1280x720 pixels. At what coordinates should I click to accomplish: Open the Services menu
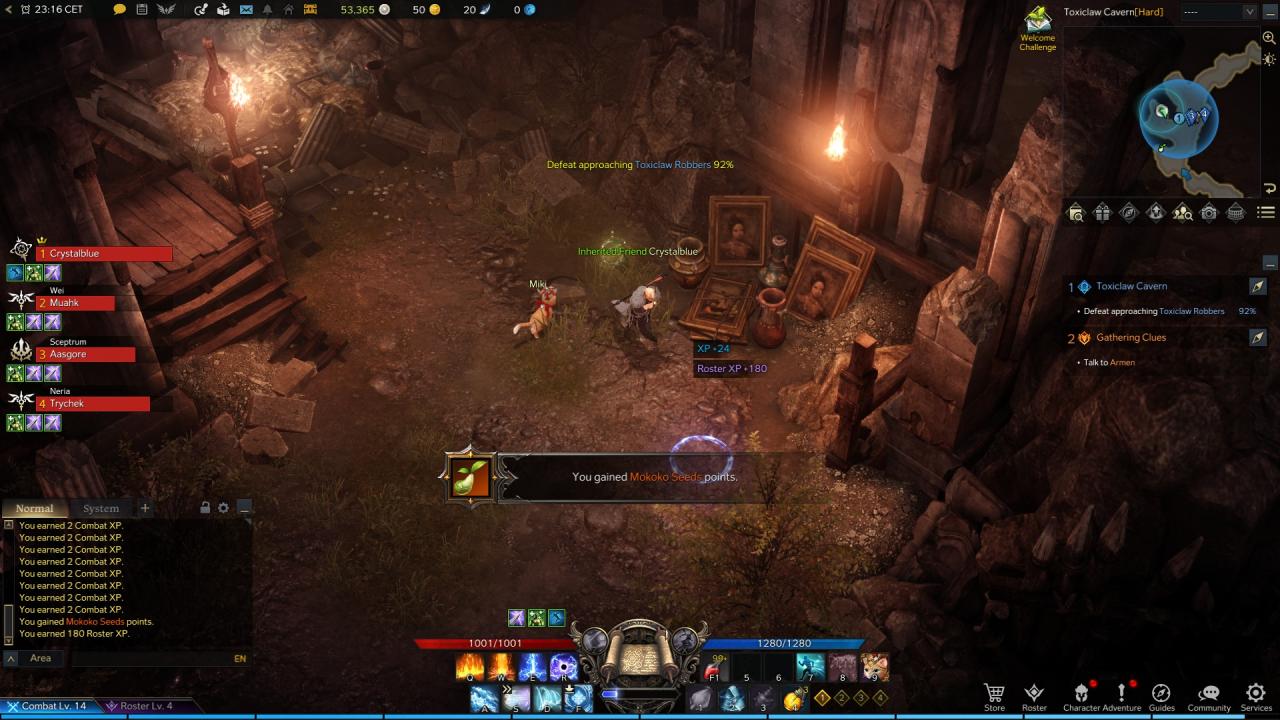point(1256,696)
